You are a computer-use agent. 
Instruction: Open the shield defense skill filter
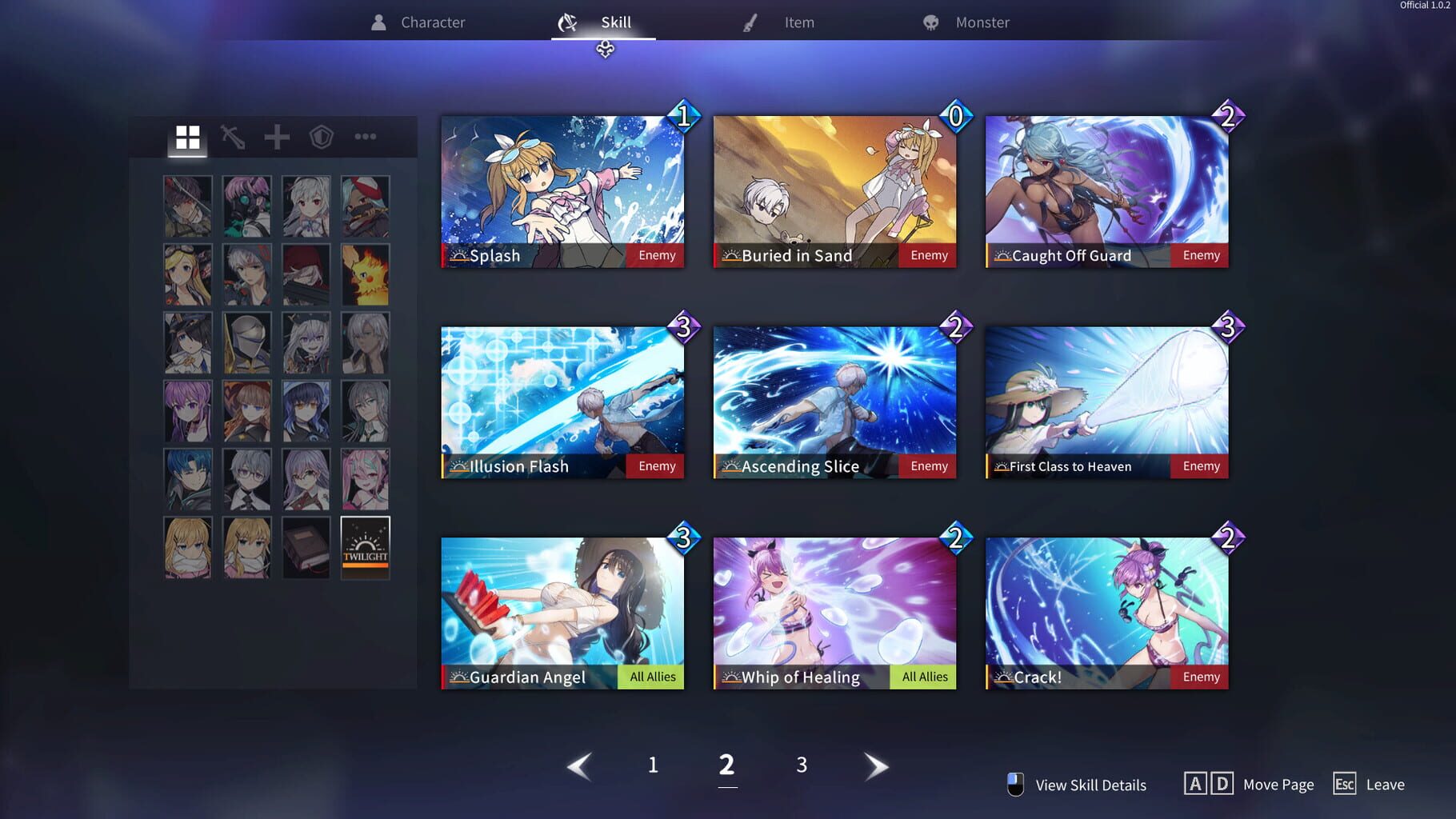(x=321, y=136)
